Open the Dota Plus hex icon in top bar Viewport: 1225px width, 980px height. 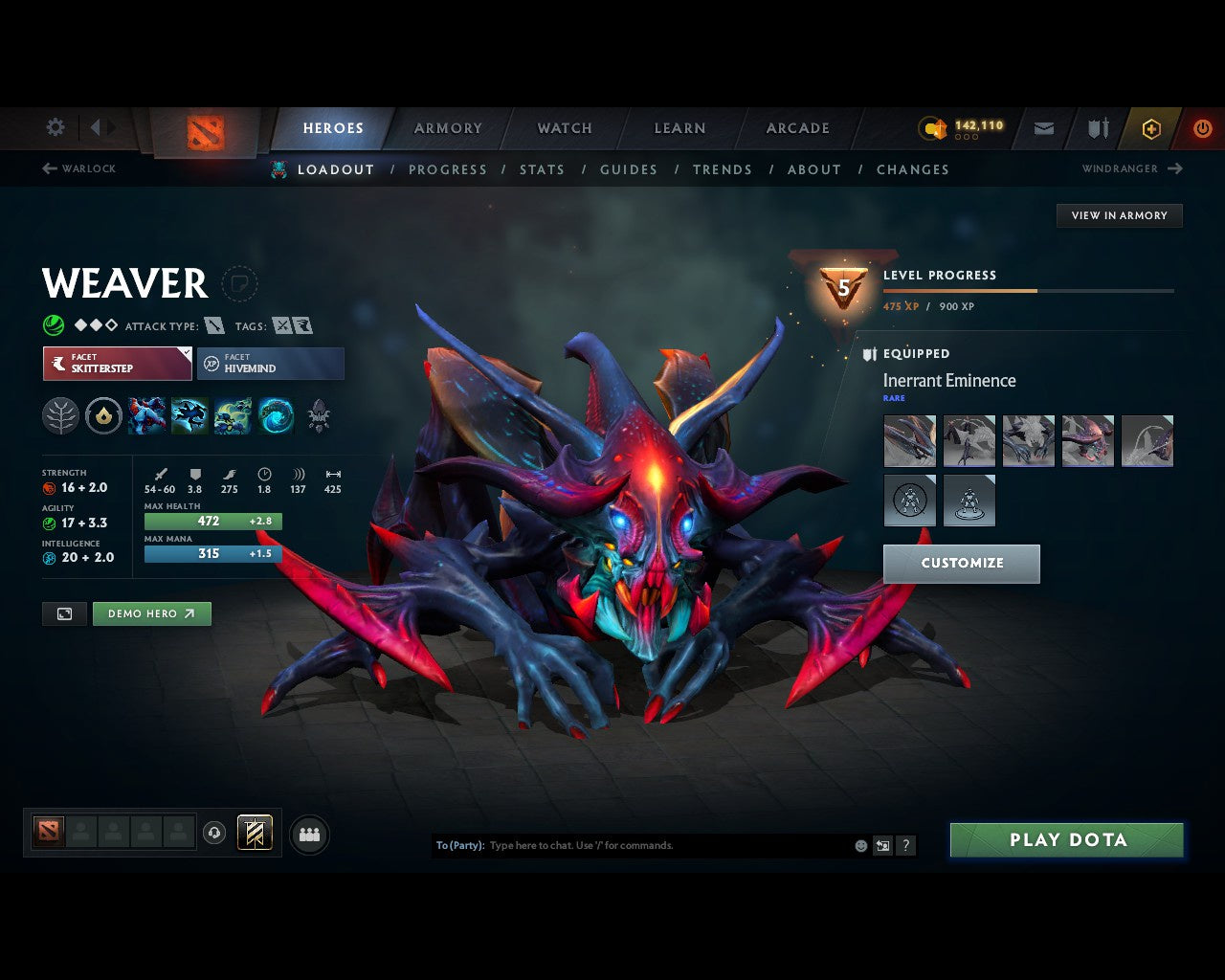(x=1151, y=128)
